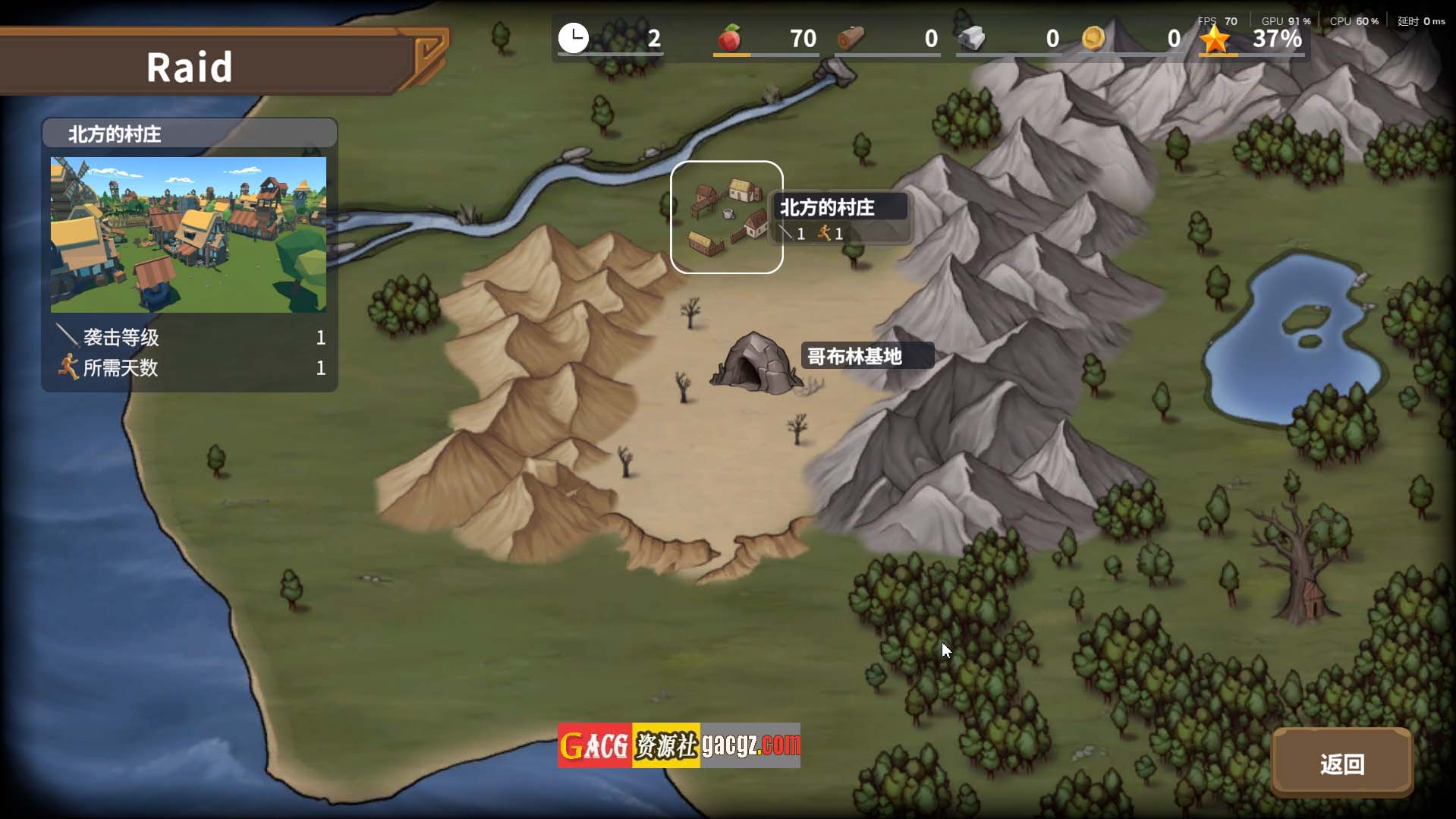The height and width of the screenshot is (819, 1456).
Task: Click the 返回 back button
Action: 1341,763
